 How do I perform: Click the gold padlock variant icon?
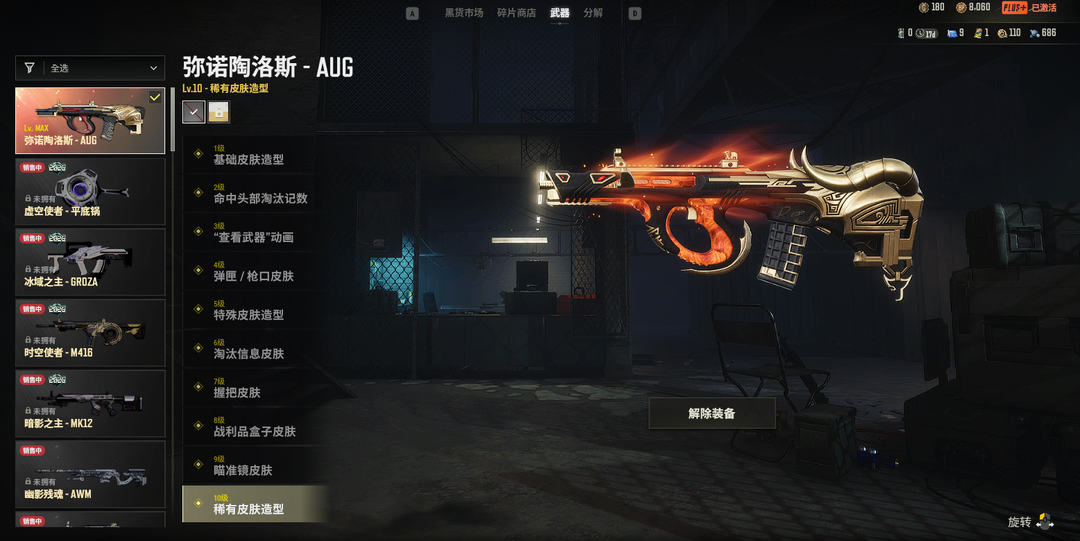pos(218,112)
